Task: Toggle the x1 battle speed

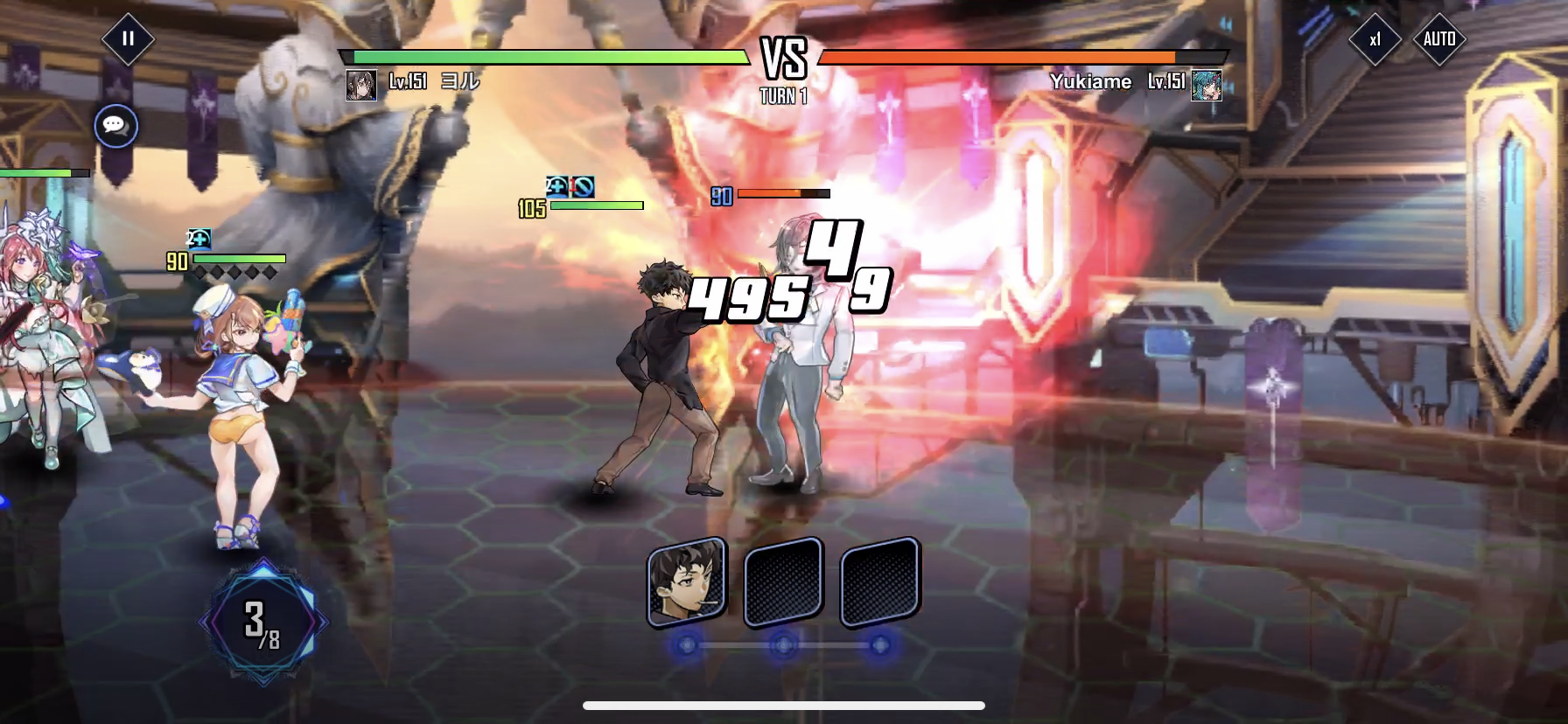Action: pos(1375,39)
